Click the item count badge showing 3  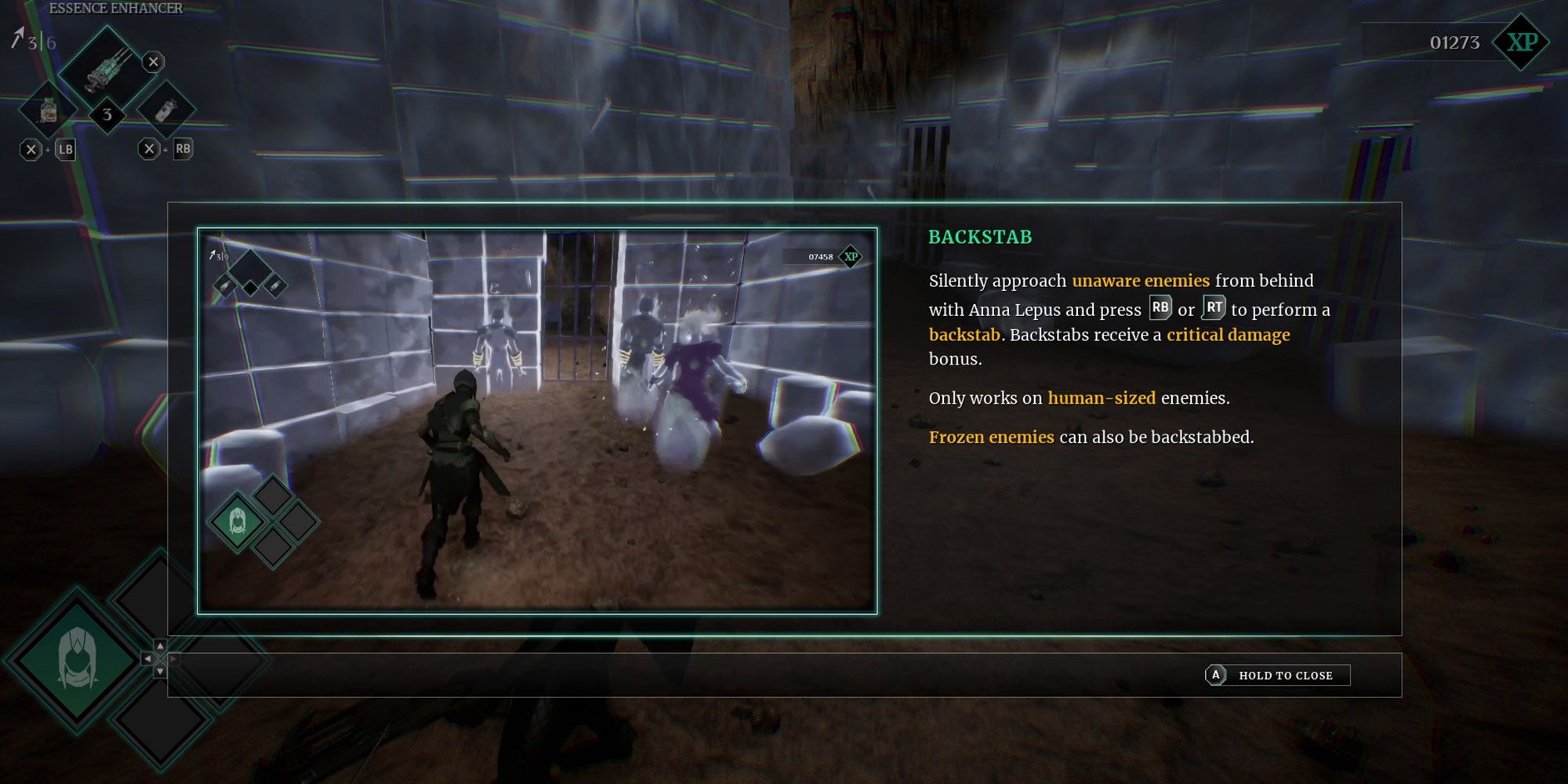click(x=107, y=114)
